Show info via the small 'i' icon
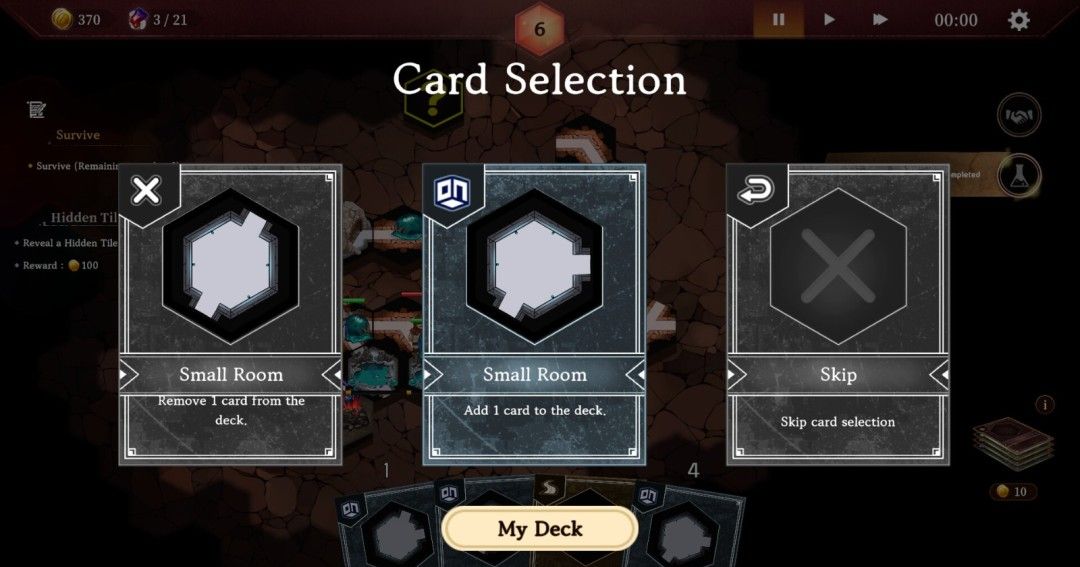 1046,405
